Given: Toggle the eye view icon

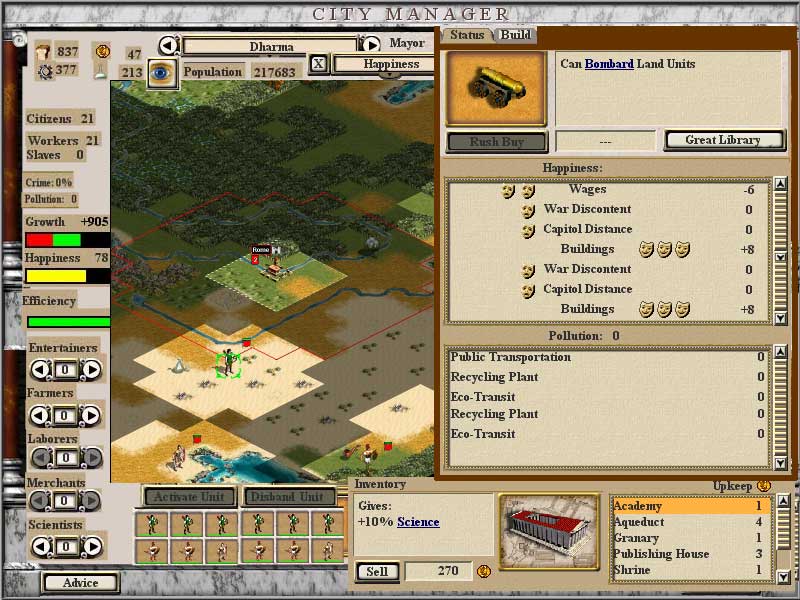Looking at the screenshot, I should (x=162, y=72).
